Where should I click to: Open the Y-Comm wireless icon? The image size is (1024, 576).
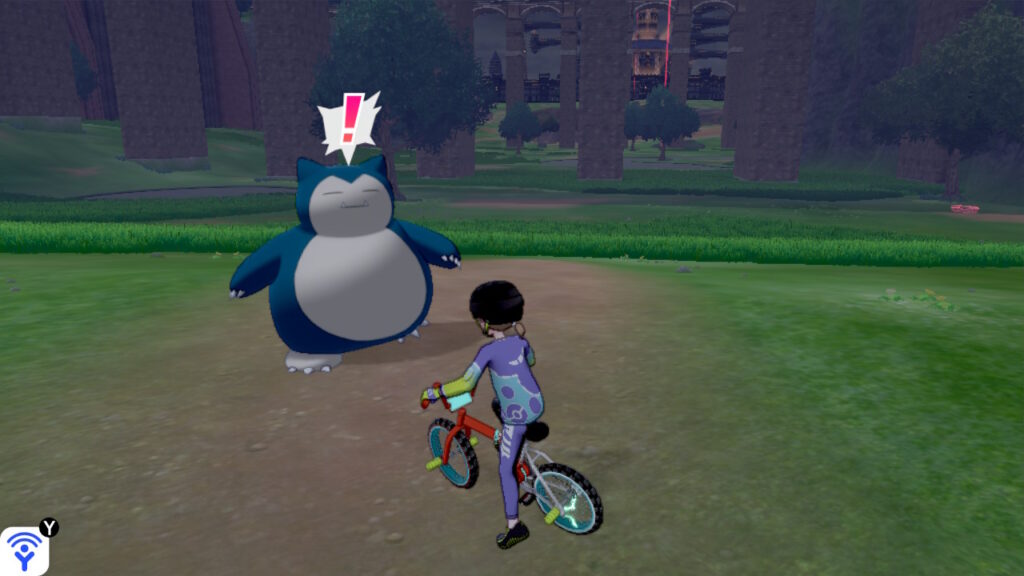tap(23, 551)
